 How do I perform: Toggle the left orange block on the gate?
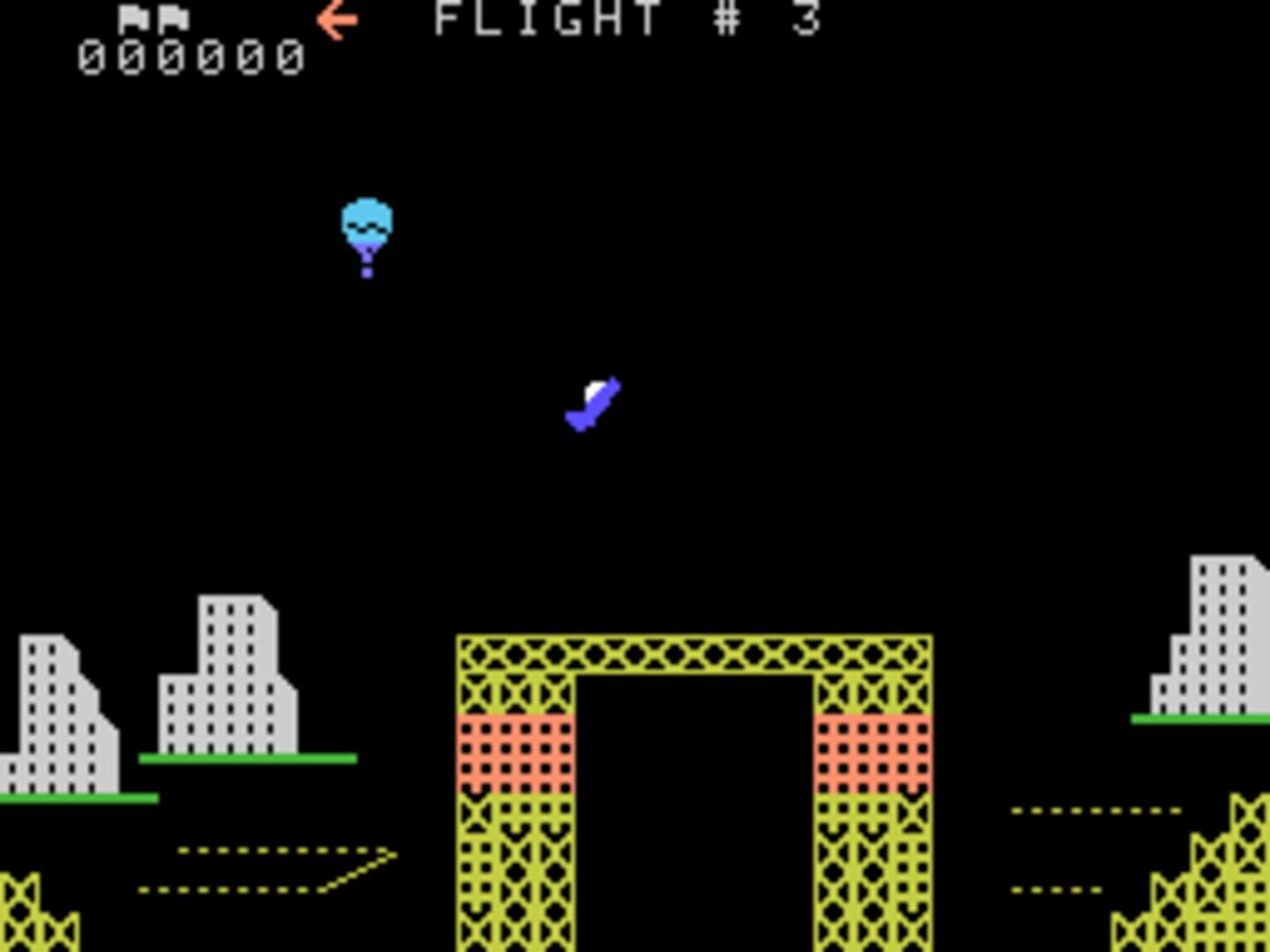click(516, 754)
